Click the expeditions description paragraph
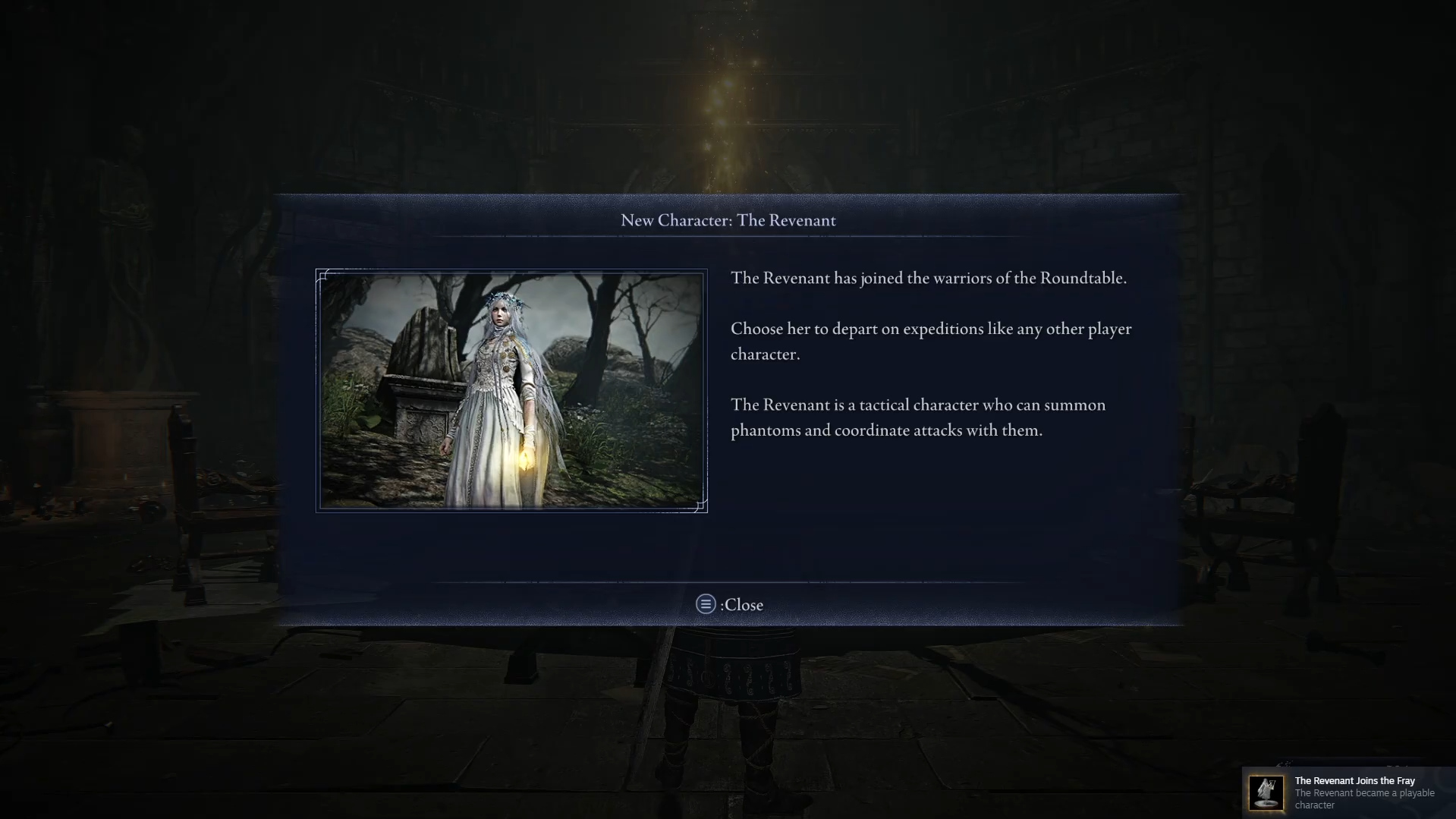Image resolution: width=1456 pixels, height=819 pixels. [x=929, y=341]
